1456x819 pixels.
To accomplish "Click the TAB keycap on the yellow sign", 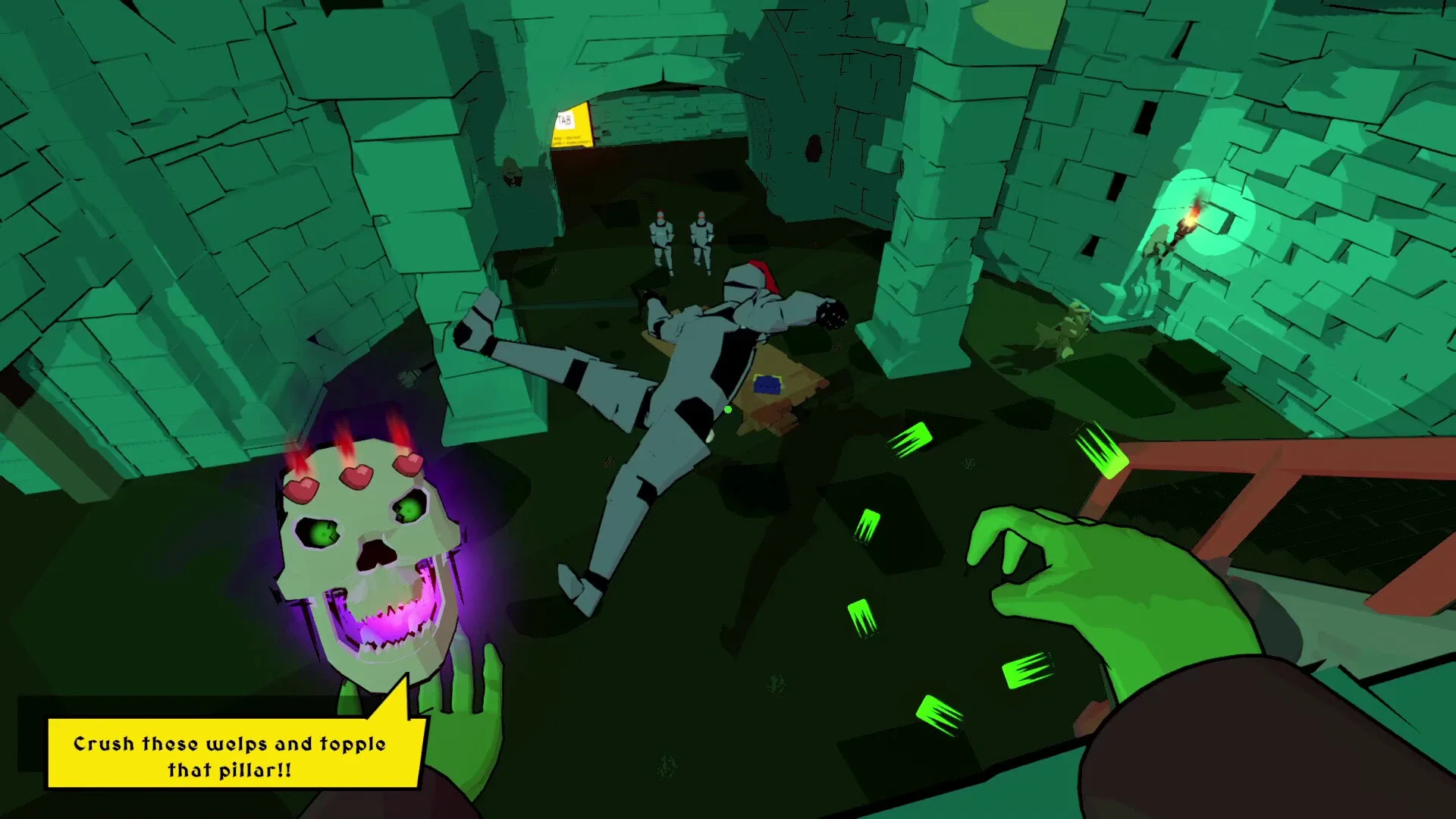I will [x=565, y=120].
